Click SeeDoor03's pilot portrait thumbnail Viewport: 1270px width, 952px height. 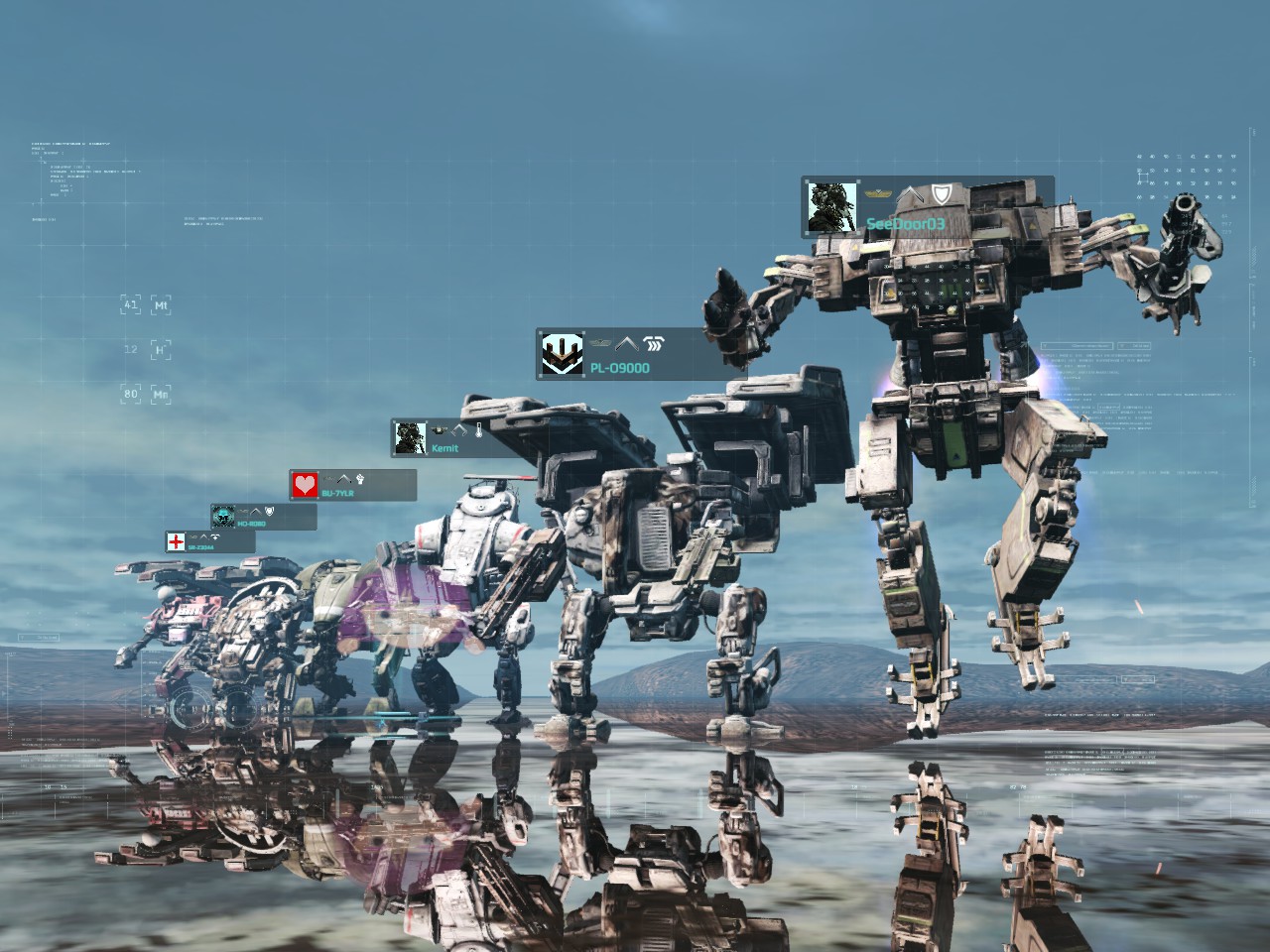click(x=832, y=206)
